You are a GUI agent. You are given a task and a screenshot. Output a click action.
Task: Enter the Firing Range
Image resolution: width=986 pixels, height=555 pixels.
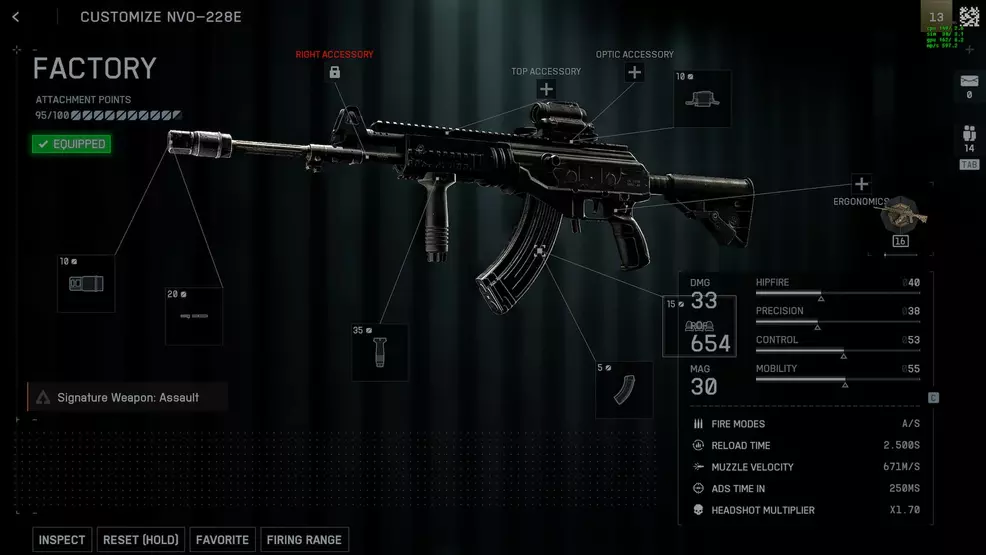(304, 540)
